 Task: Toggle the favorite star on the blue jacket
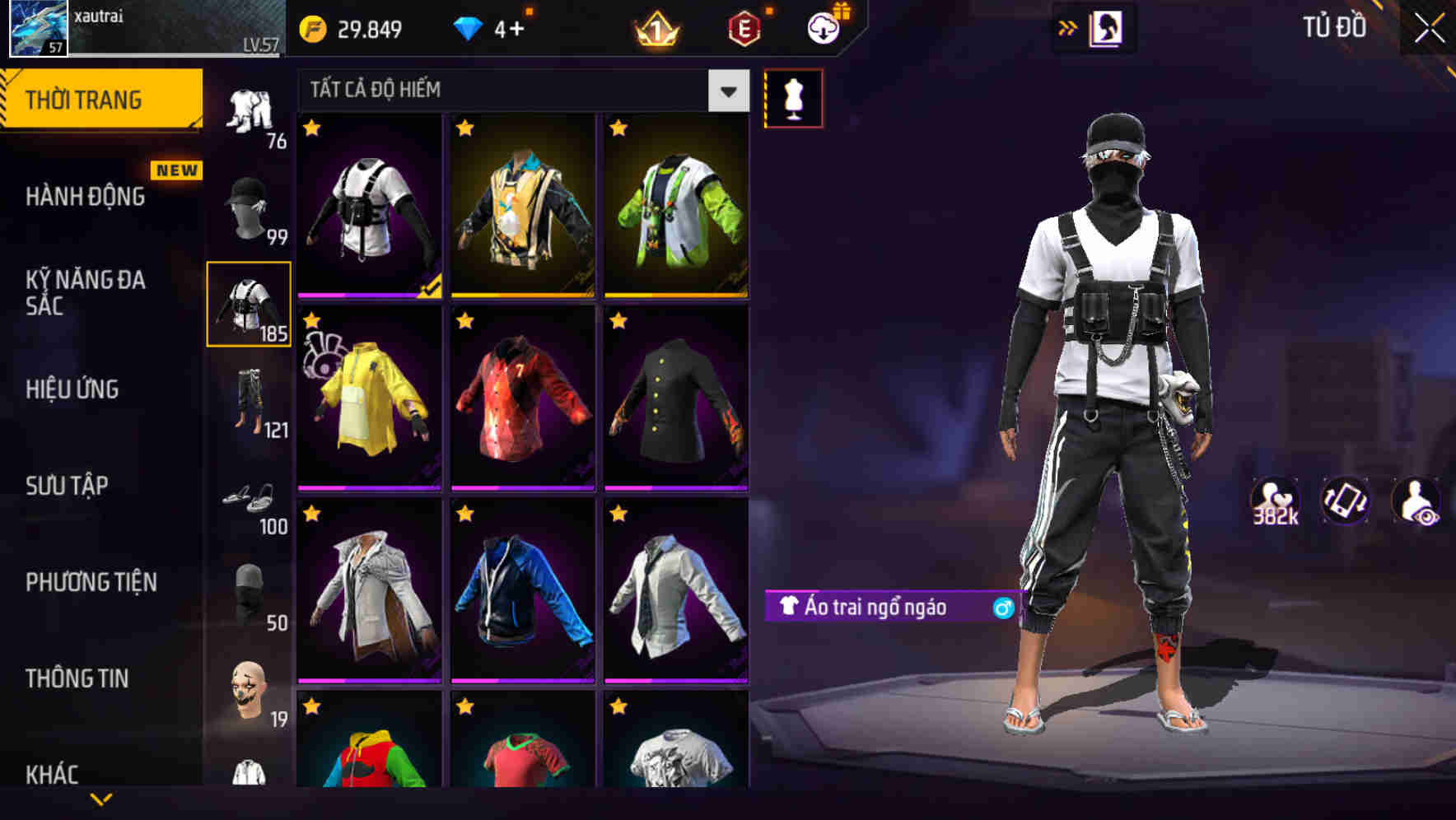pyautogui.click(x=464, y=514)
